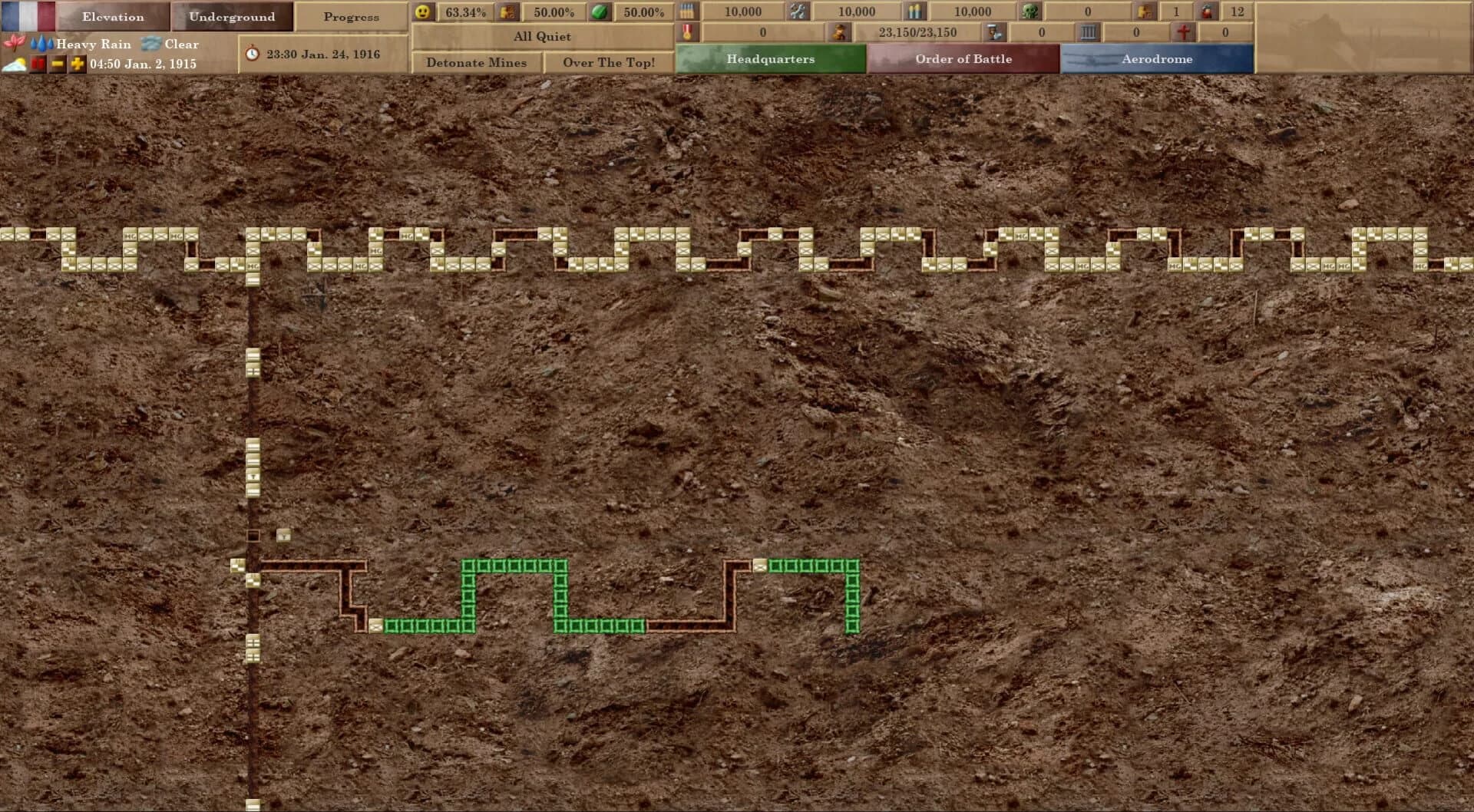The height and width of the screenshot is (812, 1474).
Task: Click the manpower soldier icon beside 23,150/23,150
Action: click(838, 33)
